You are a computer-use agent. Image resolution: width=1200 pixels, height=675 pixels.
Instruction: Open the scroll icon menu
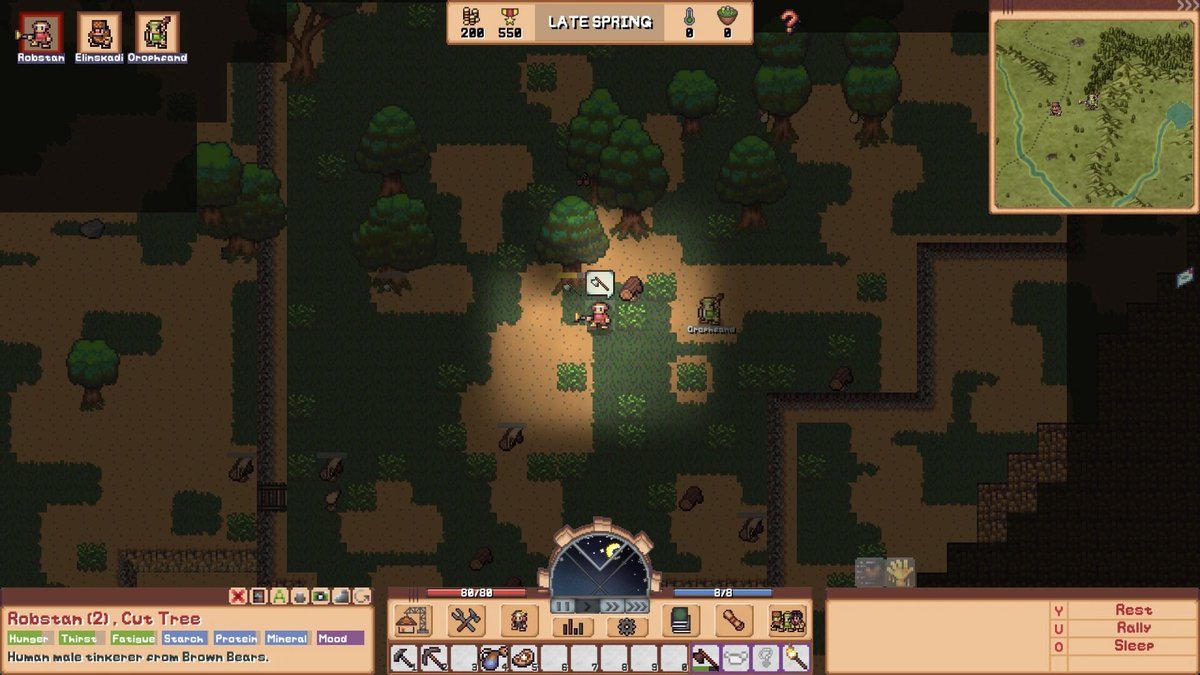[x=734, y=621]
